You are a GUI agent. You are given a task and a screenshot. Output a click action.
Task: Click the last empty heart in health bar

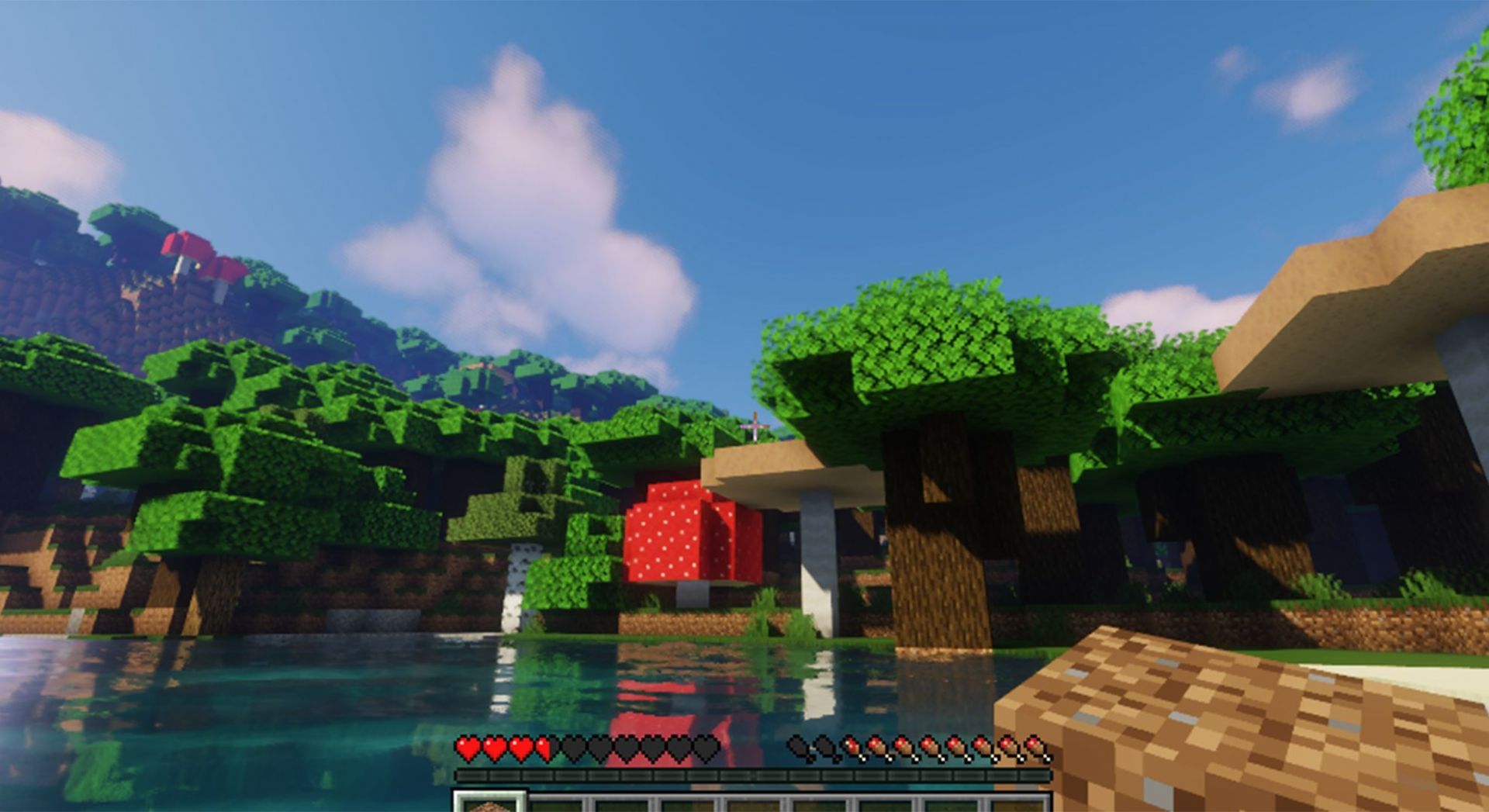click(705, 748)
